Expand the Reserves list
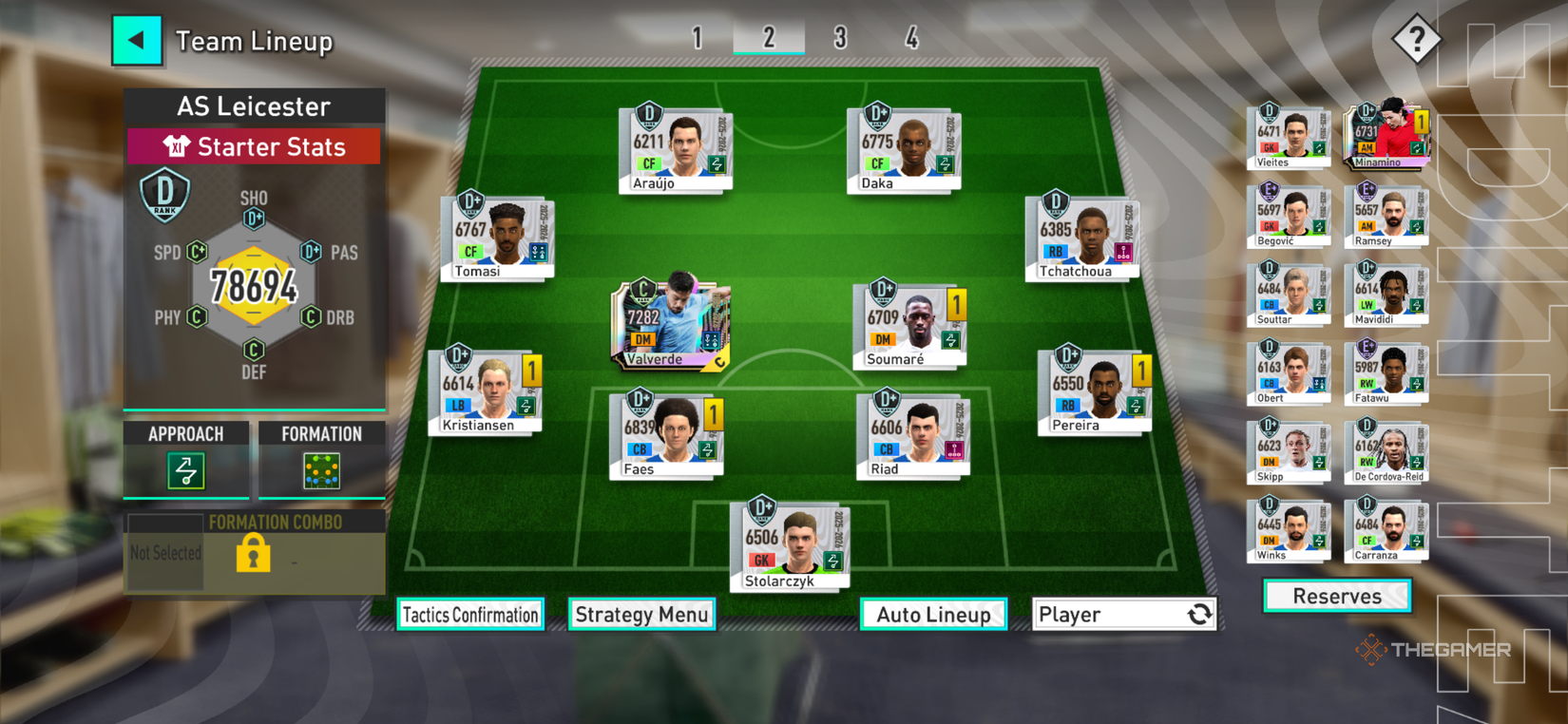Screen dimensions: 1568x724 [1337, 596]
